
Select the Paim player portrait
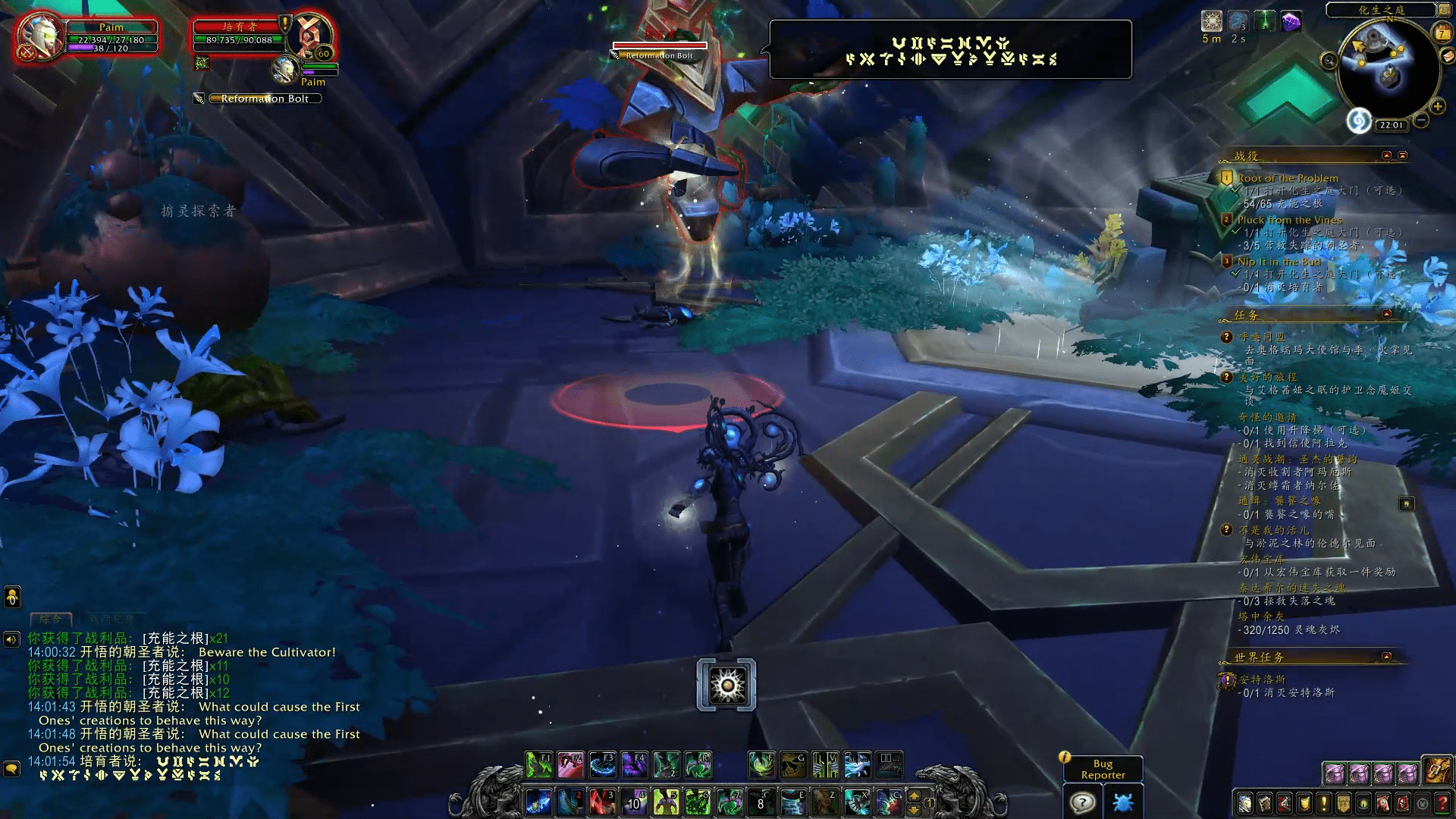point(39,37)
